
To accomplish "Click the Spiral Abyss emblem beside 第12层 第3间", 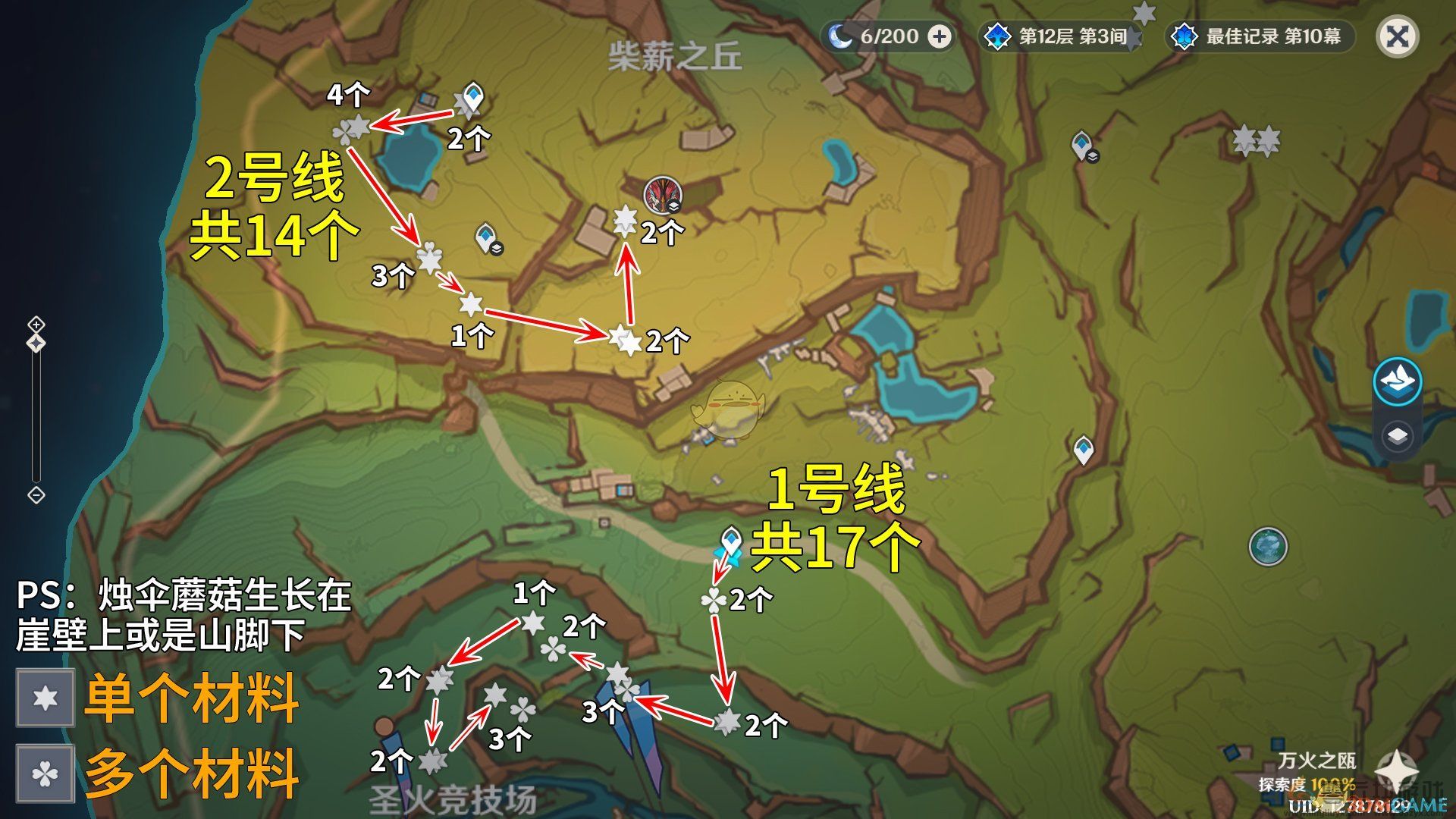I will coord(997,33).
